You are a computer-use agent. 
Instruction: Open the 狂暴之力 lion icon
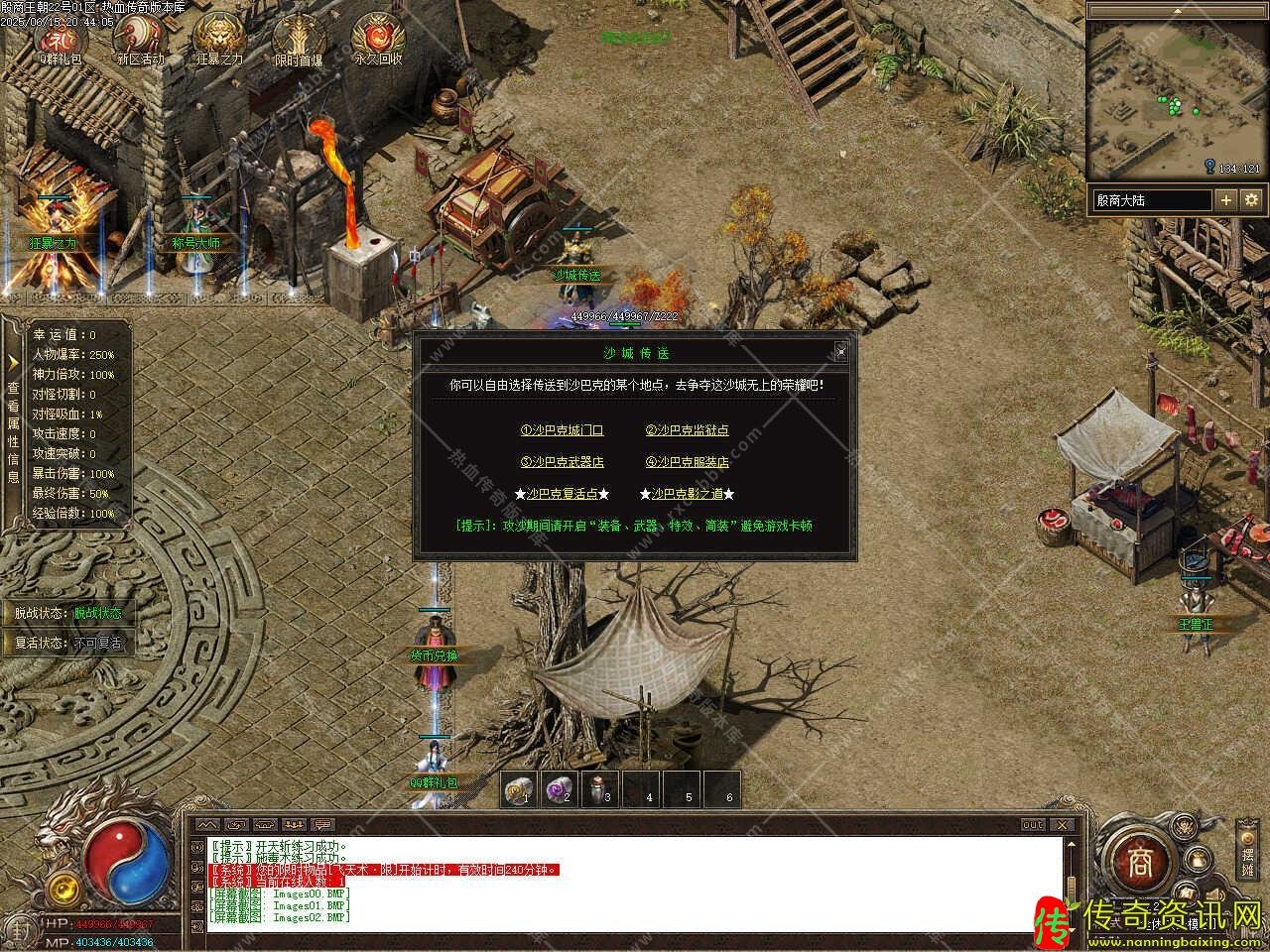[x=219, y=38]
